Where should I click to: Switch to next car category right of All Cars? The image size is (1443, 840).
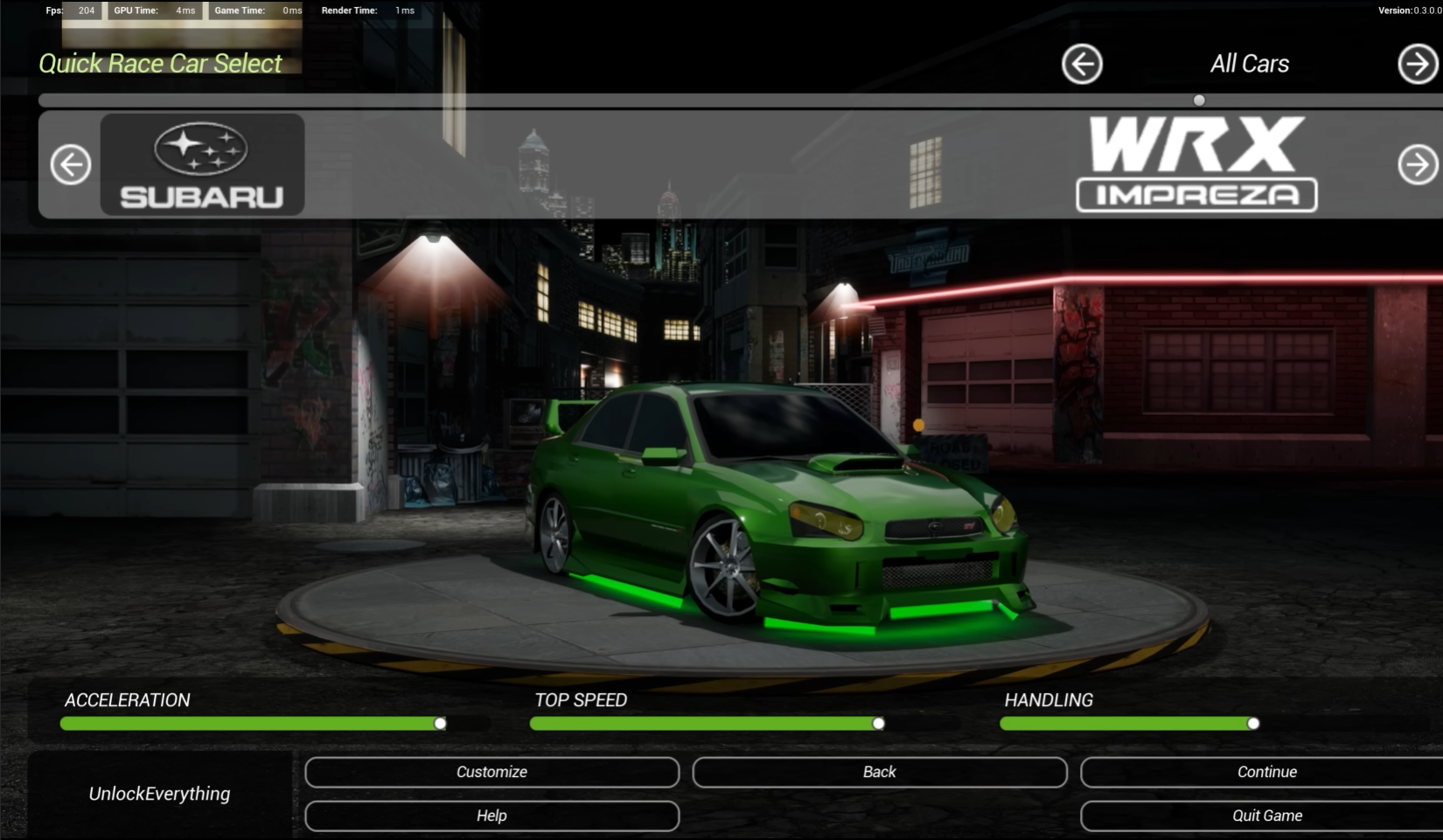coord(1417,64)
